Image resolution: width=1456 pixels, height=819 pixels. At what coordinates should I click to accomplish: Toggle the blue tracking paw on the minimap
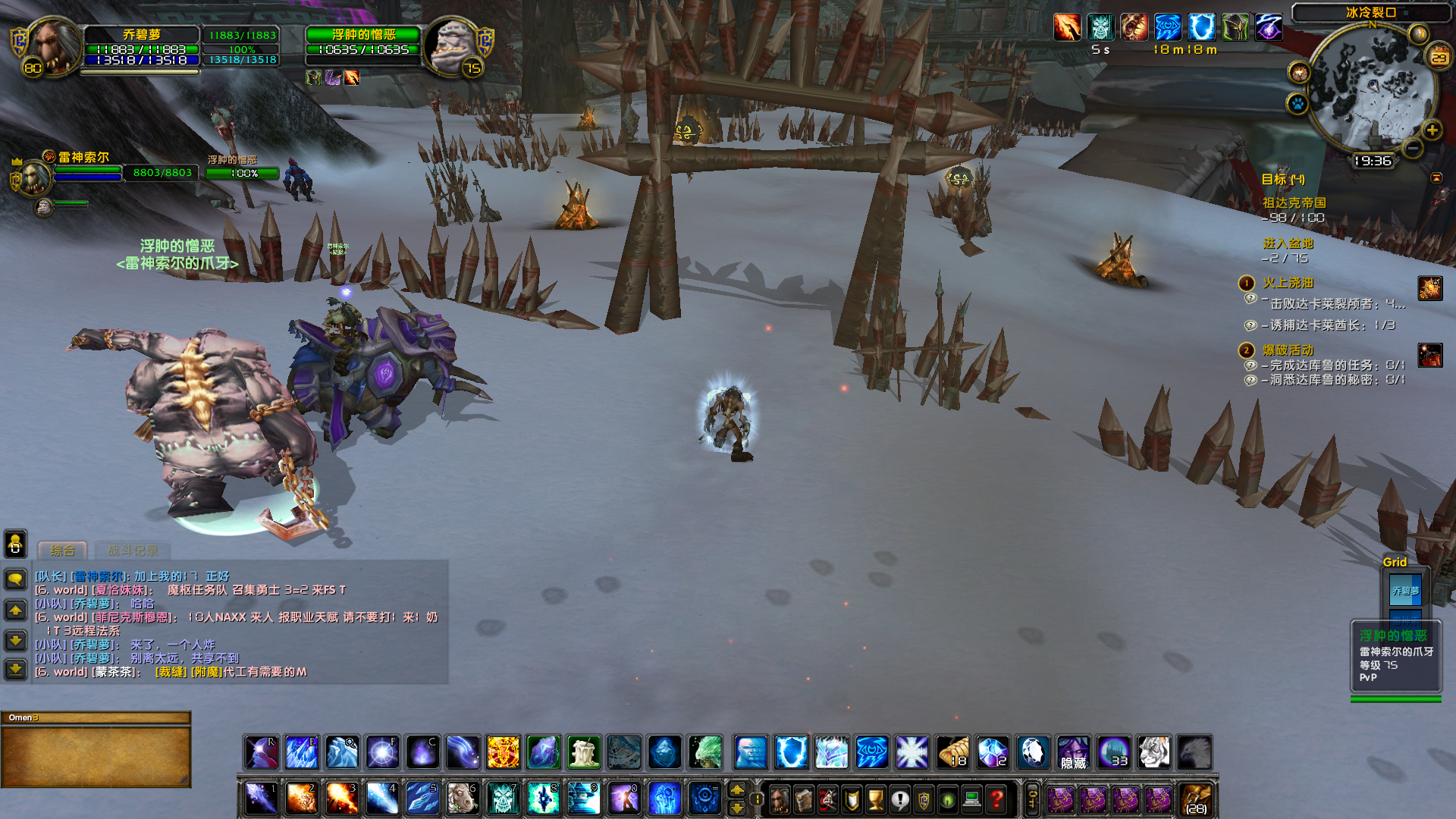click(x=1298, y=103)
